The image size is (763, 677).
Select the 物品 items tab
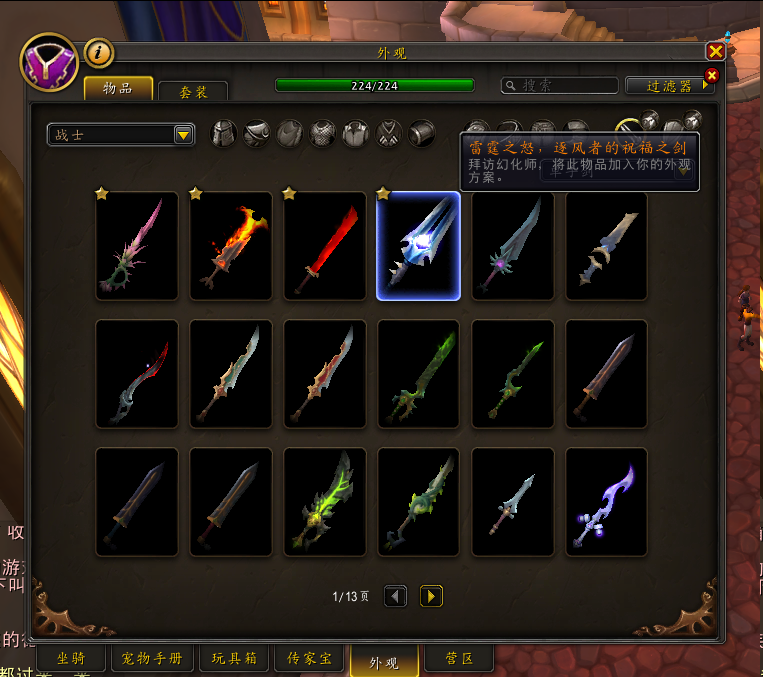click(118, 88)
